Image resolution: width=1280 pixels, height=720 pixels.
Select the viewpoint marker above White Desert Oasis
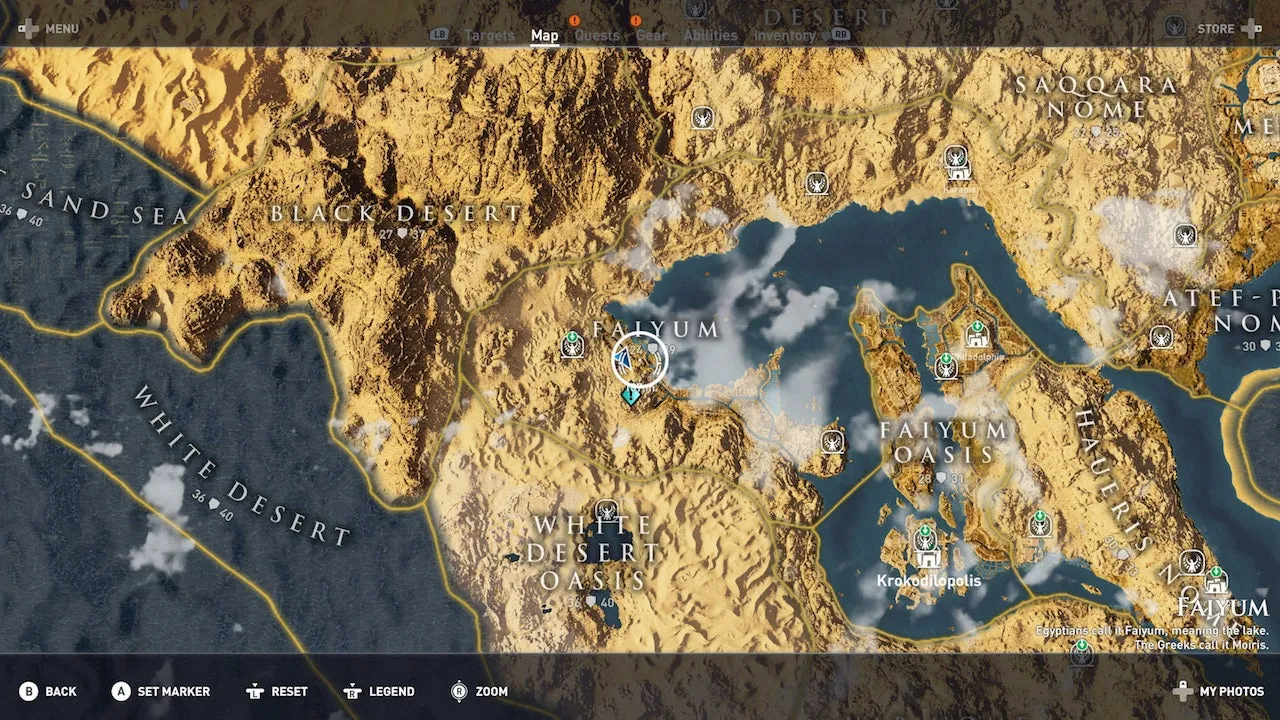coord(606,512)
